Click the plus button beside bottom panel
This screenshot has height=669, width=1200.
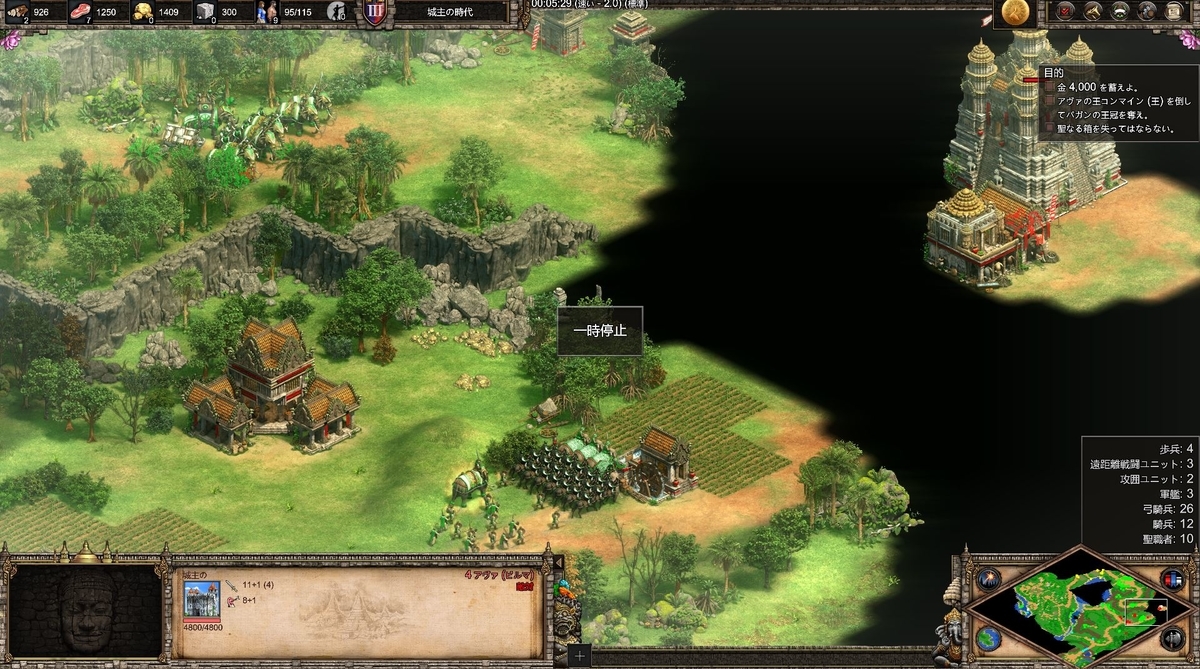(580, 656)
